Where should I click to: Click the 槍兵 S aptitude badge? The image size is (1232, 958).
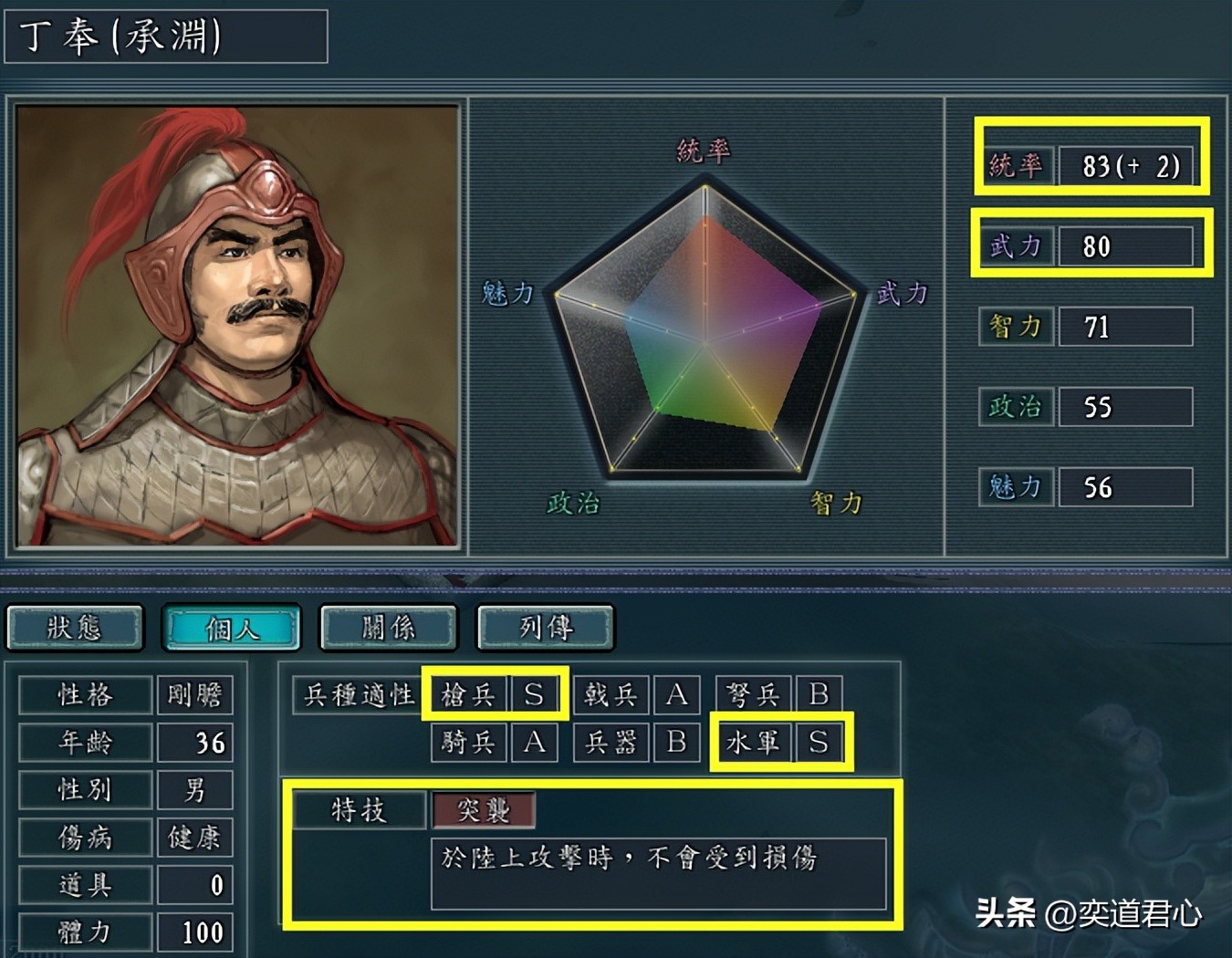[497, 694]
